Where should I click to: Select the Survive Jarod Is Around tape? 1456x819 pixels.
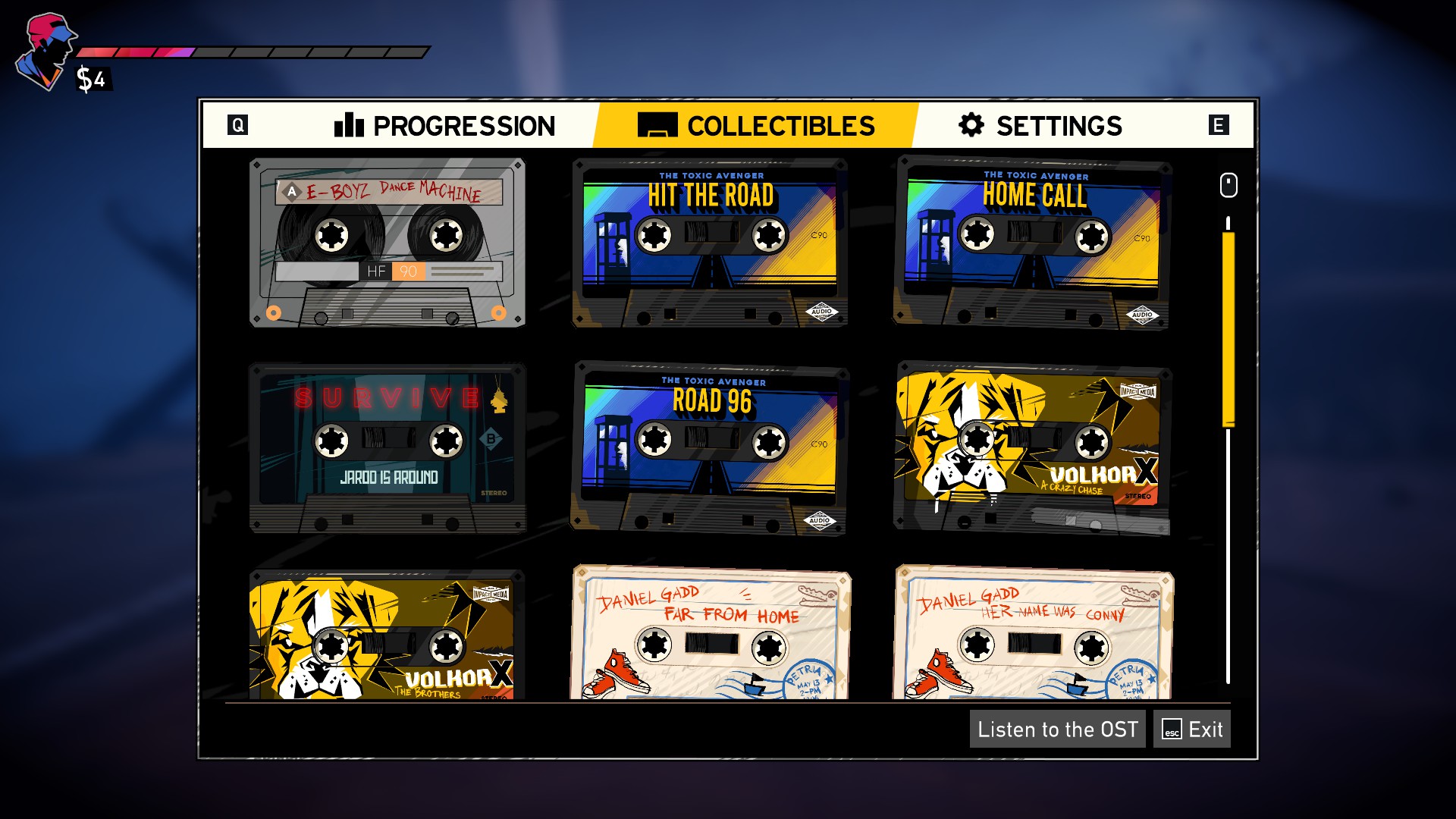pos(388,447)
